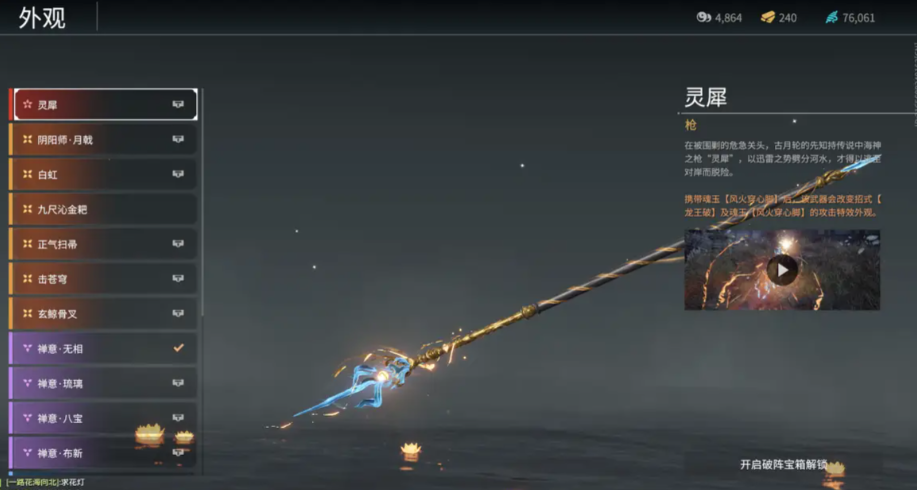Viewport: 917px width, 490px height.
Task: Select the 玄鲸骨叉 skin row
Action: pyautogui.click(x=103, y=313)
